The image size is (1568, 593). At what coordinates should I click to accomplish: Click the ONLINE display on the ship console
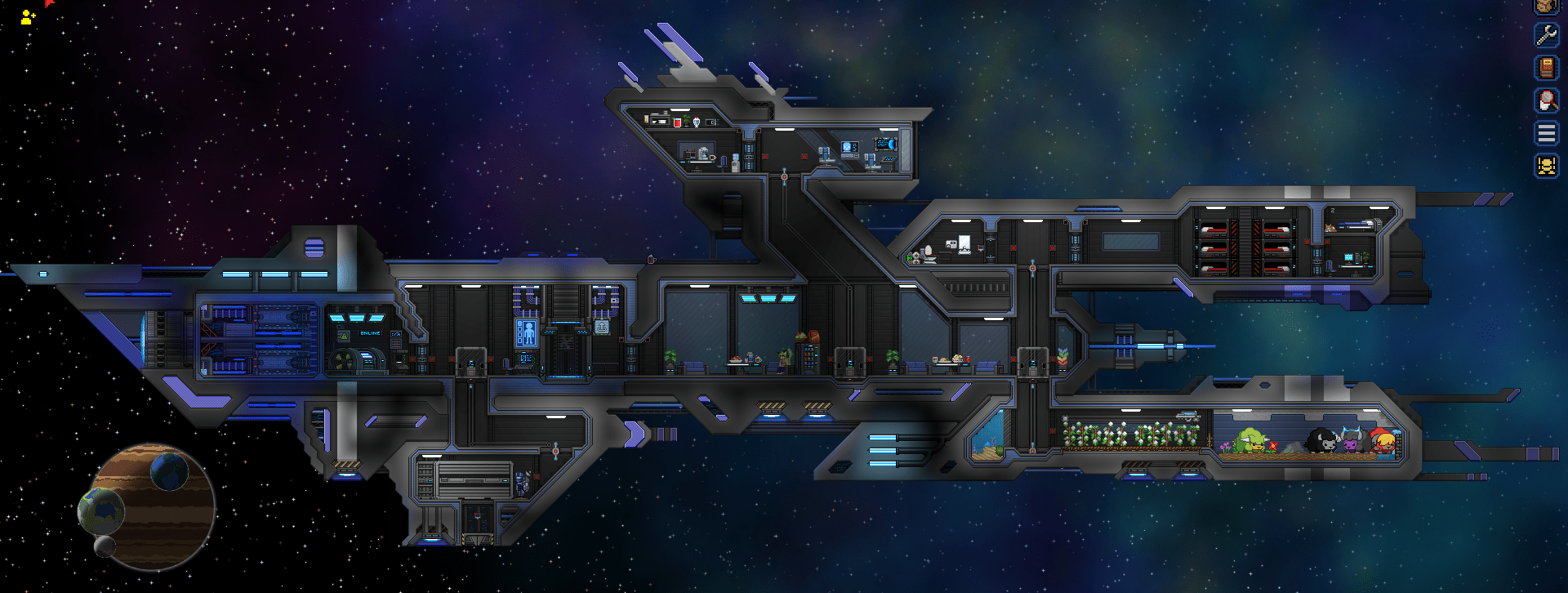[x=370, y=333]
